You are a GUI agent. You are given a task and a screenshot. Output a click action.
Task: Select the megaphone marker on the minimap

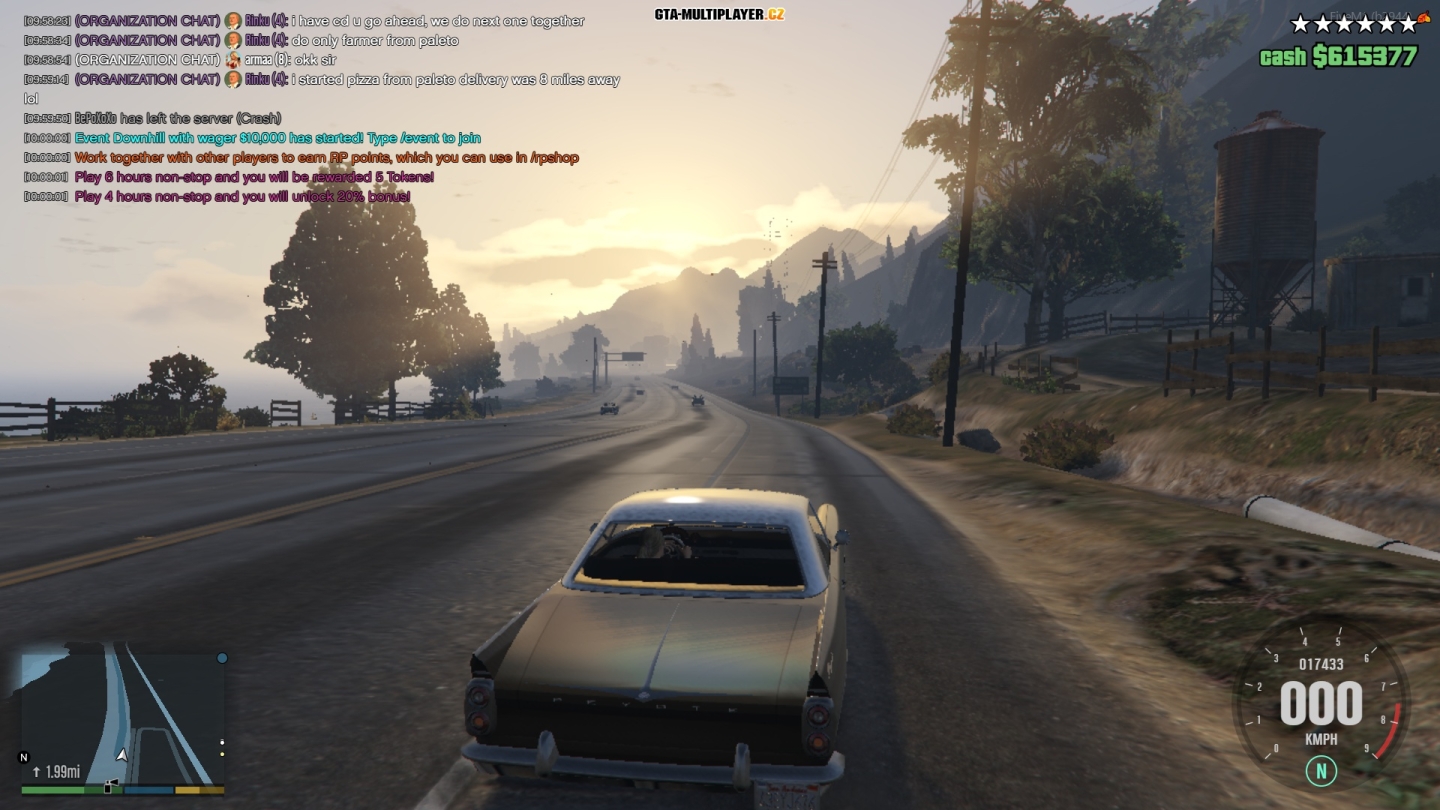pyautogui.click(x=111, y=786)
